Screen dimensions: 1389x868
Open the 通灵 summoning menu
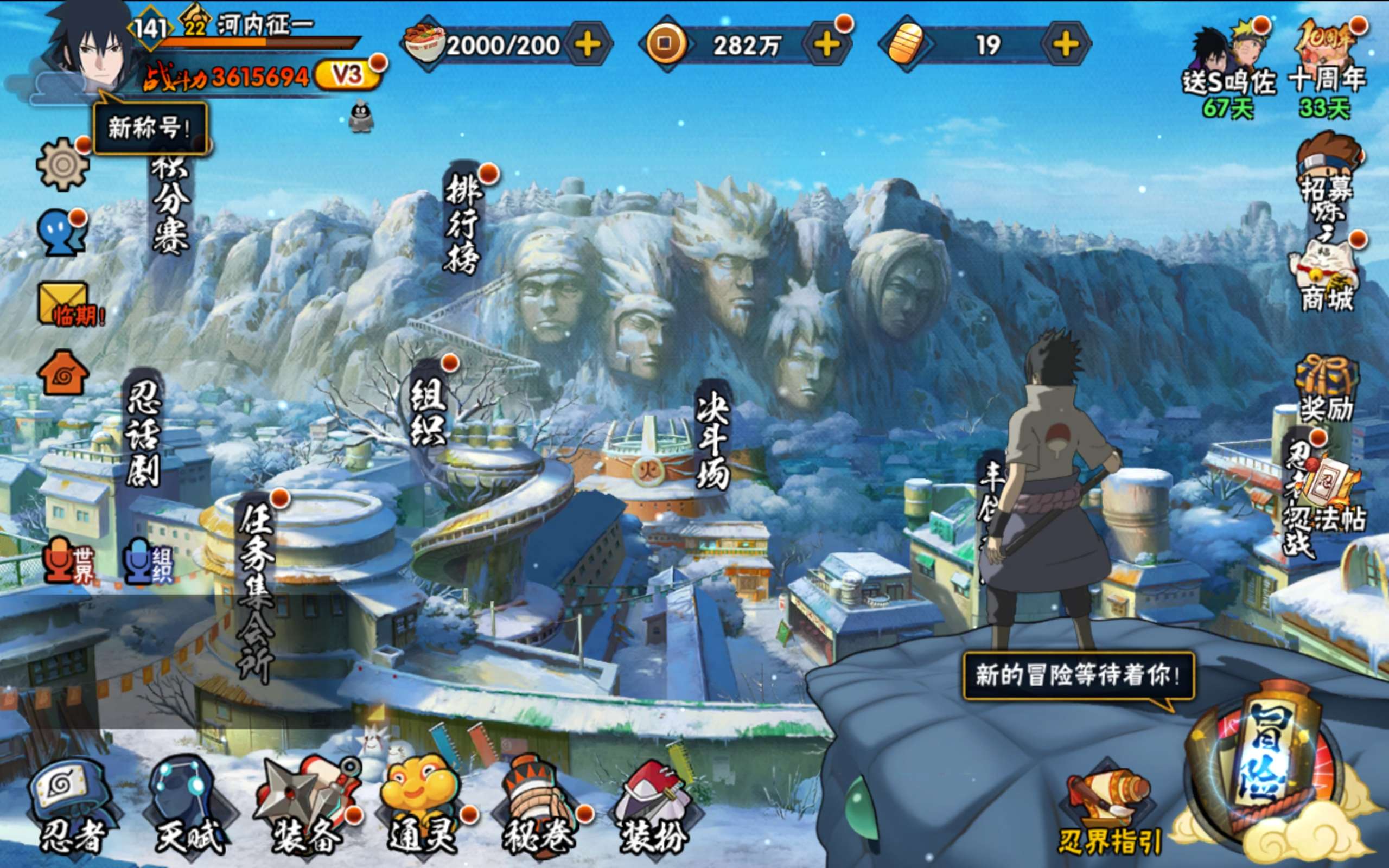pyautogui.click(x=423, y=807)
